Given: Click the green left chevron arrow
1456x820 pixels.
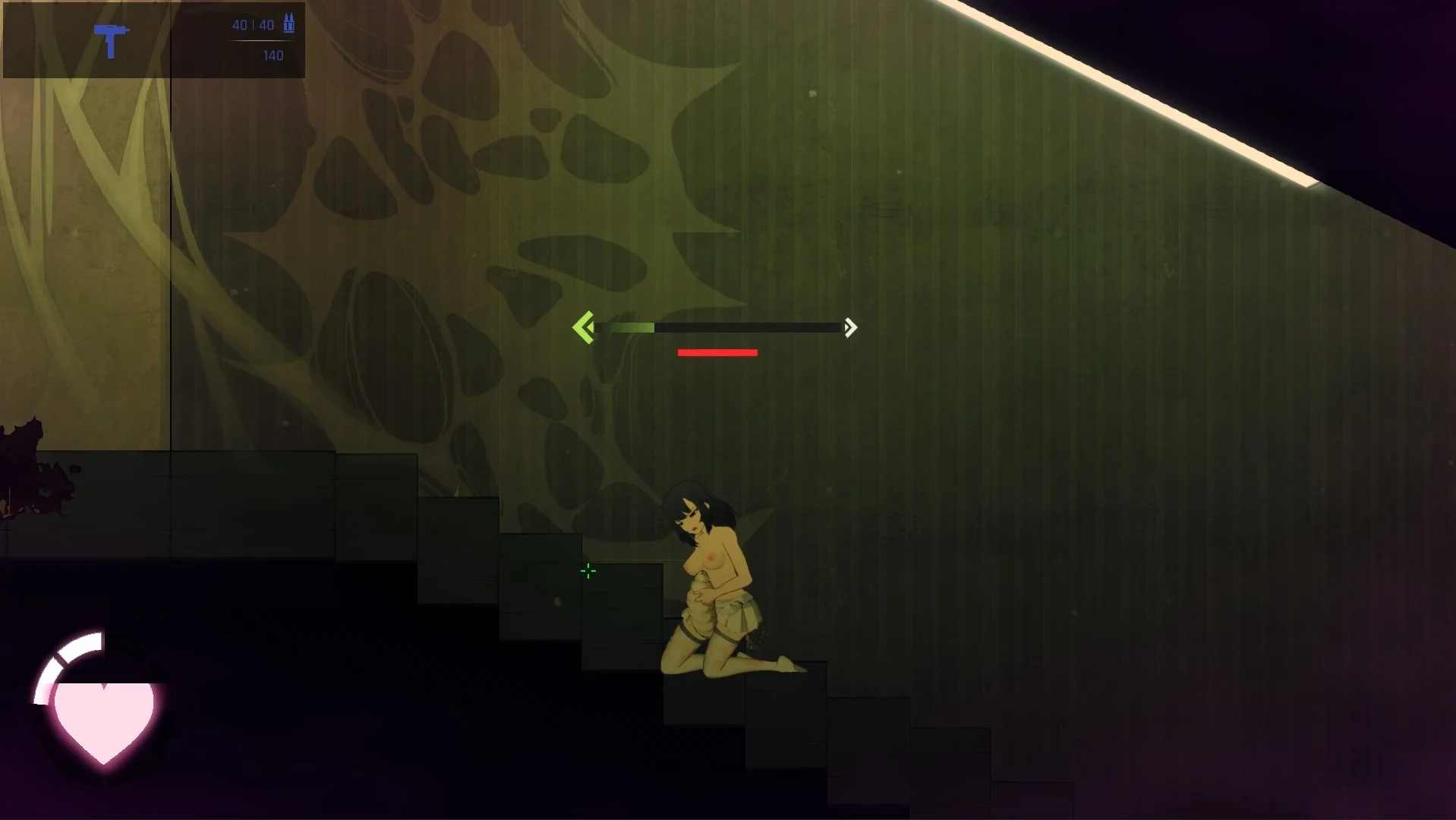Looking at the screenshot, I should click(x=583, y=327).
